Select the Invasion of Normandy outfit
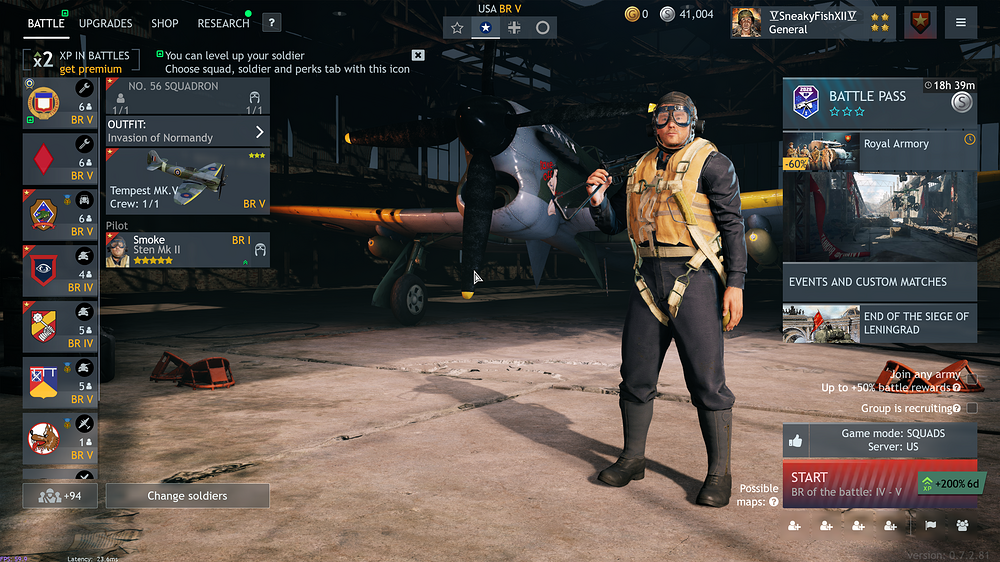1000x562 pixels. (x=187, y=131)
